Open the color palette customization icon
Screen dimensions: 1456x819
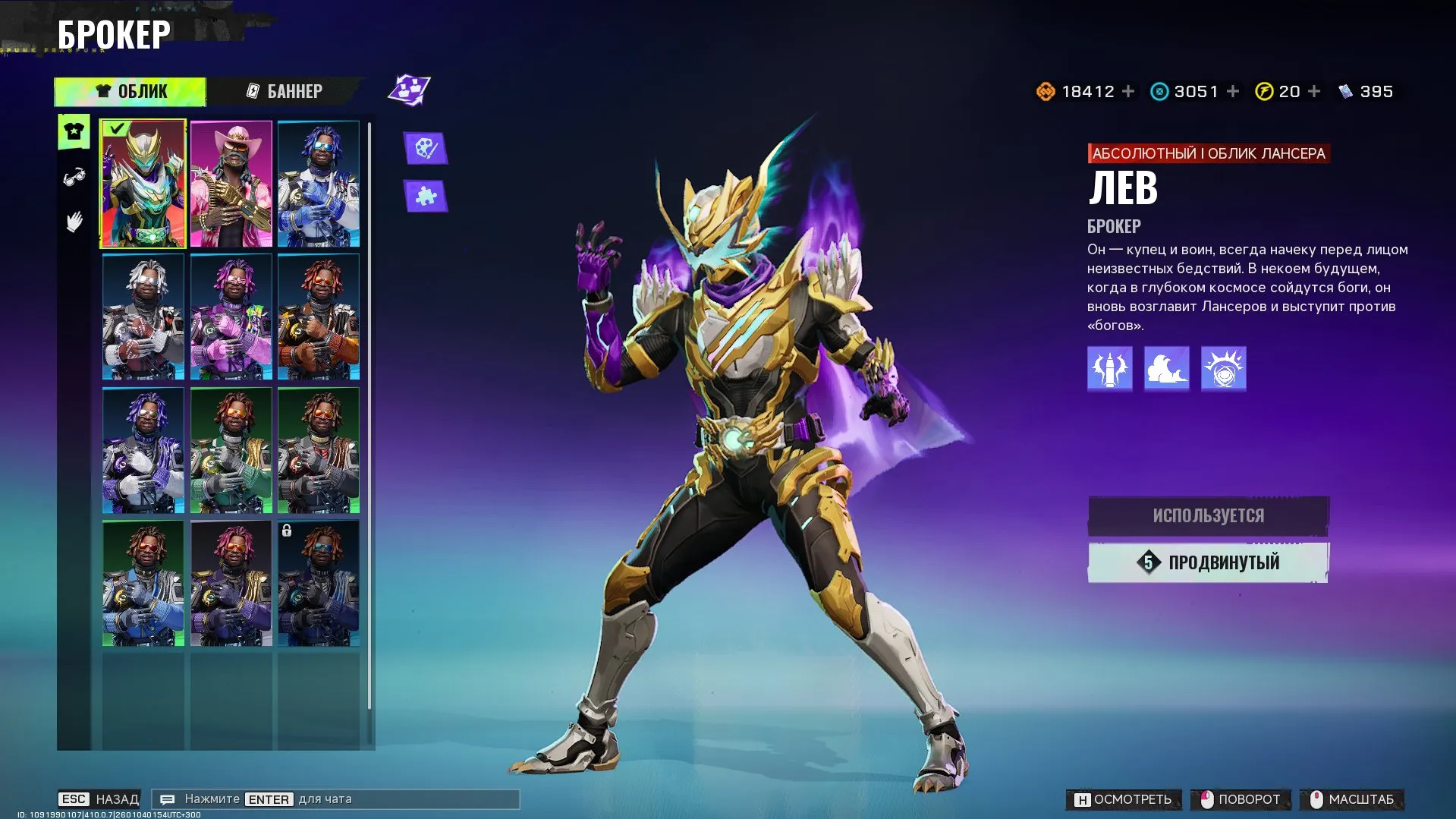pyautogui.click(x=425, y=149)
